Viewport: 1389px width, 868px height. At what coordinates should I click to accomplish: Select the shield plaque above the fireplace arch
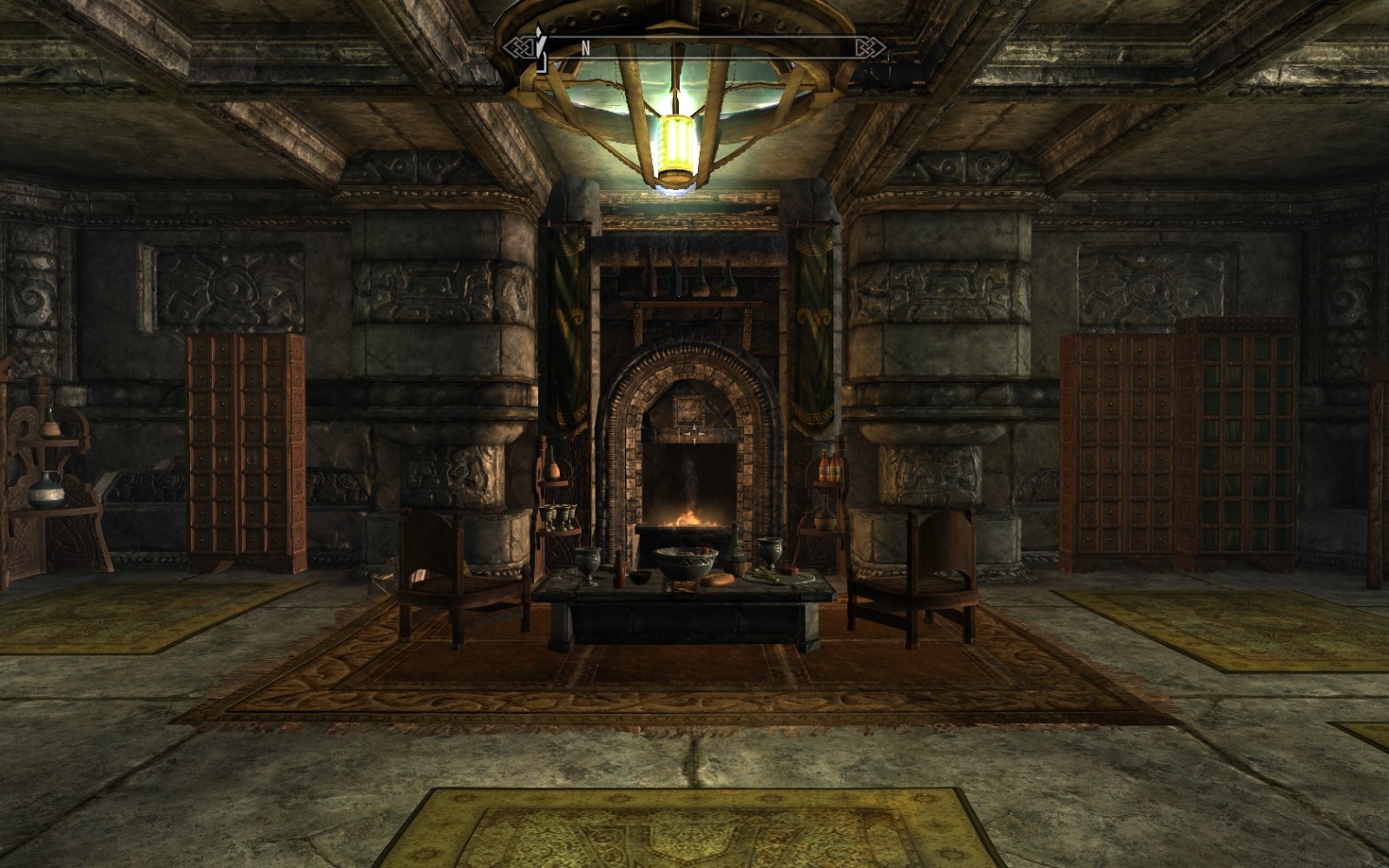click(x=690, y=408)
